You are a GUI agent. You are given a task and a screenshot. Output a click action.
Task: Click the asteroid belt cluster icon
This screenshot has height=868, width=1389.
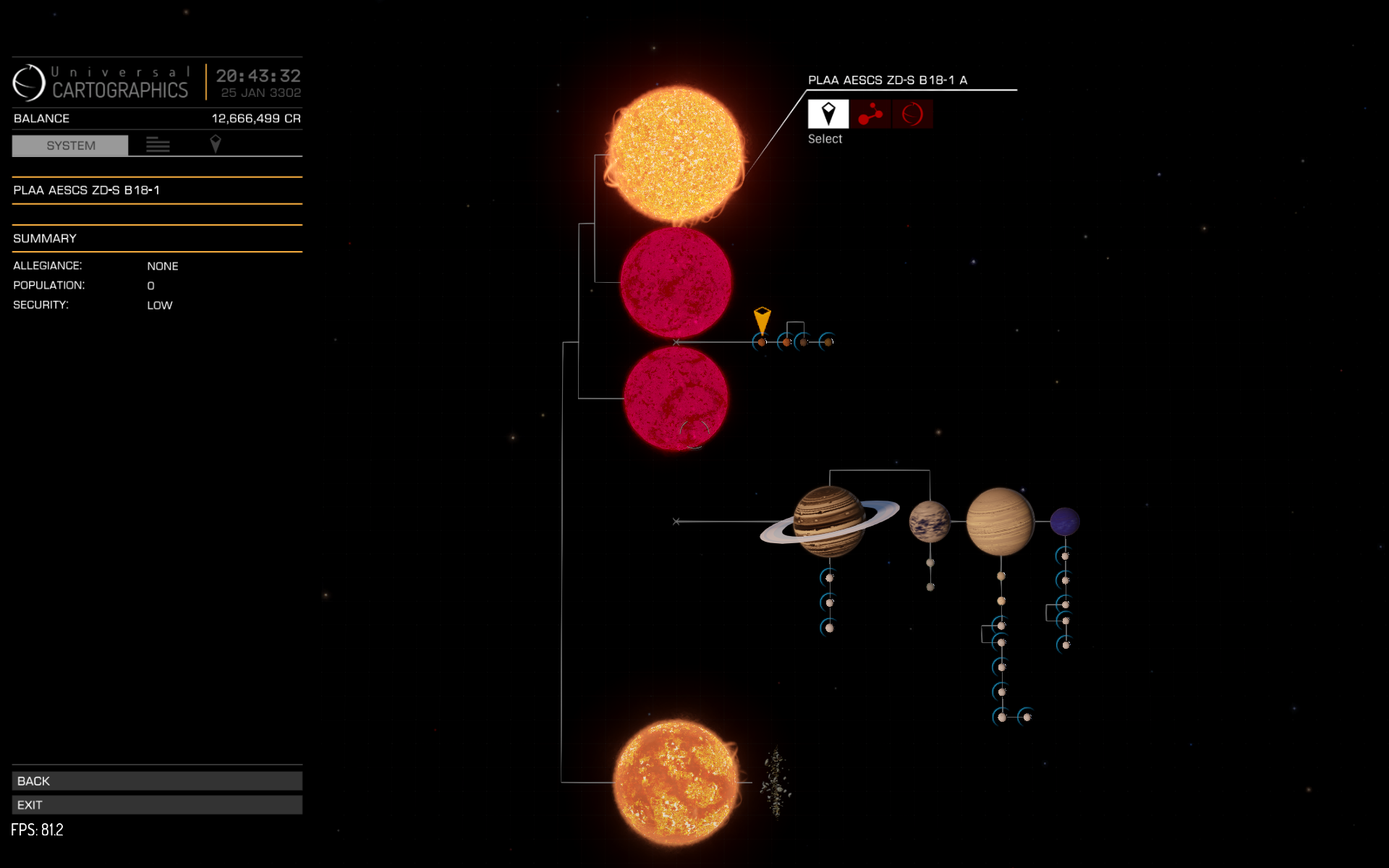(776, 783)
